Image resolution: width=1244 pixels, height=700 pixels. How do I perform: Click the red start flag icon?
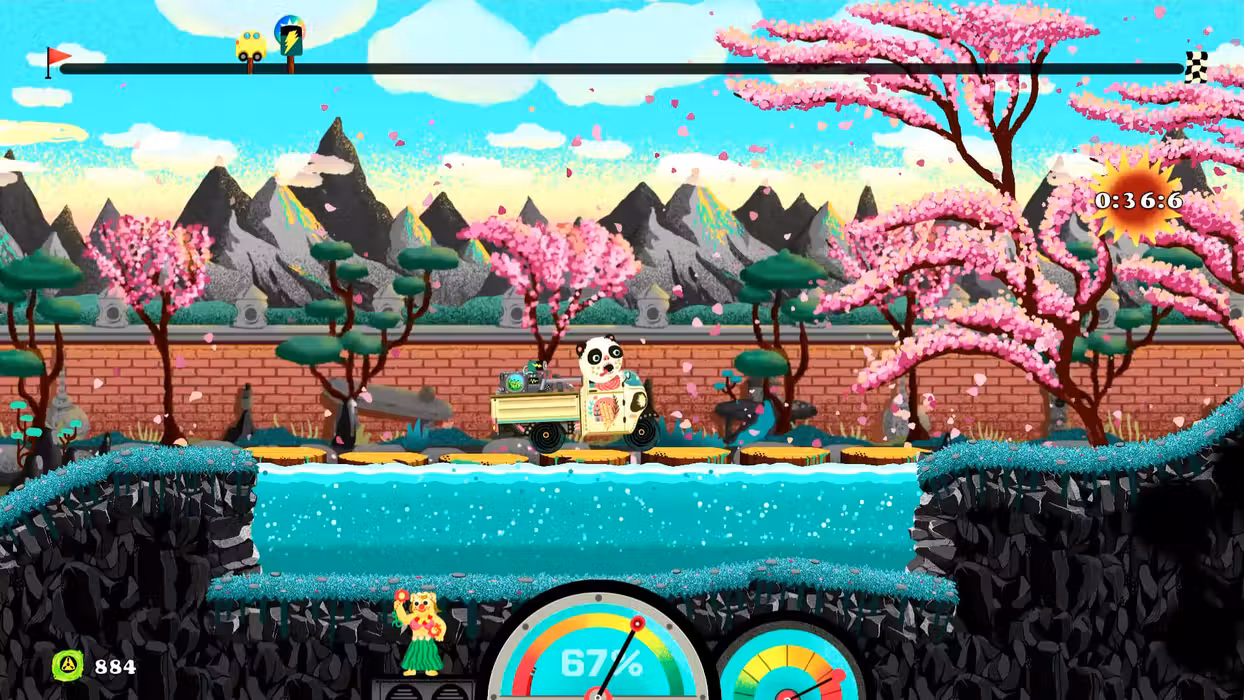click(x=57, y=60)
